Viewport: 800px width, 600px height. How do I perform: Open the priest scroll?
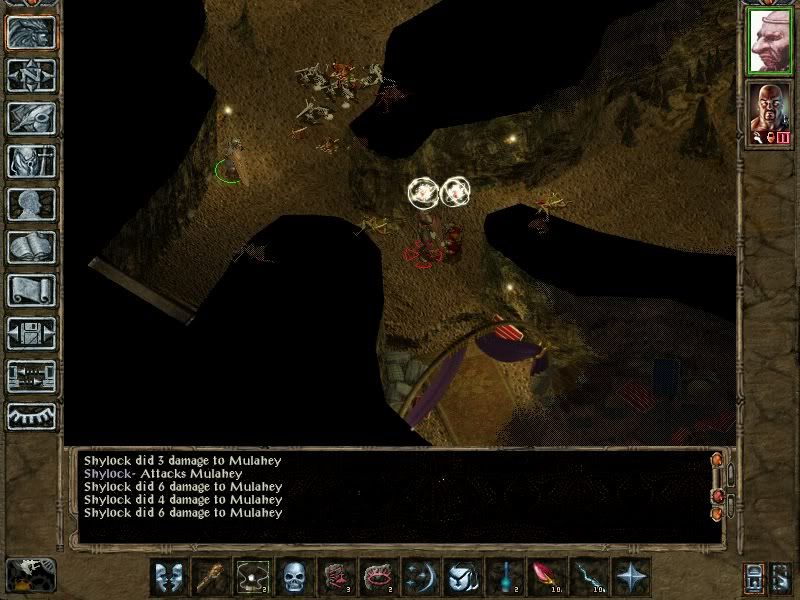(31, 290)
